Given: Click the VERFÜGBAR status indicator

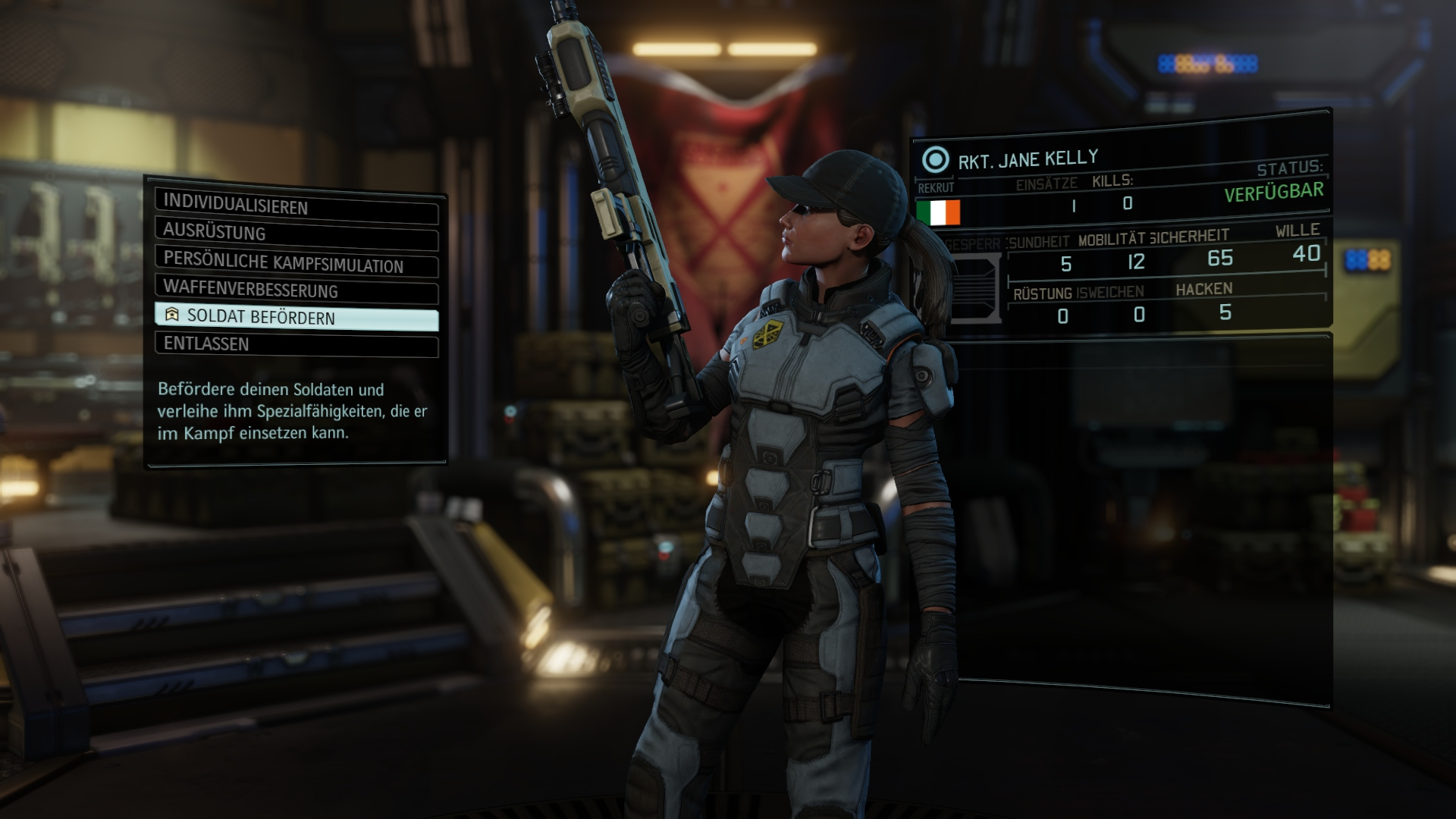Looking at the screenshot, I should pyautogui.click(x=1274, y=192).
